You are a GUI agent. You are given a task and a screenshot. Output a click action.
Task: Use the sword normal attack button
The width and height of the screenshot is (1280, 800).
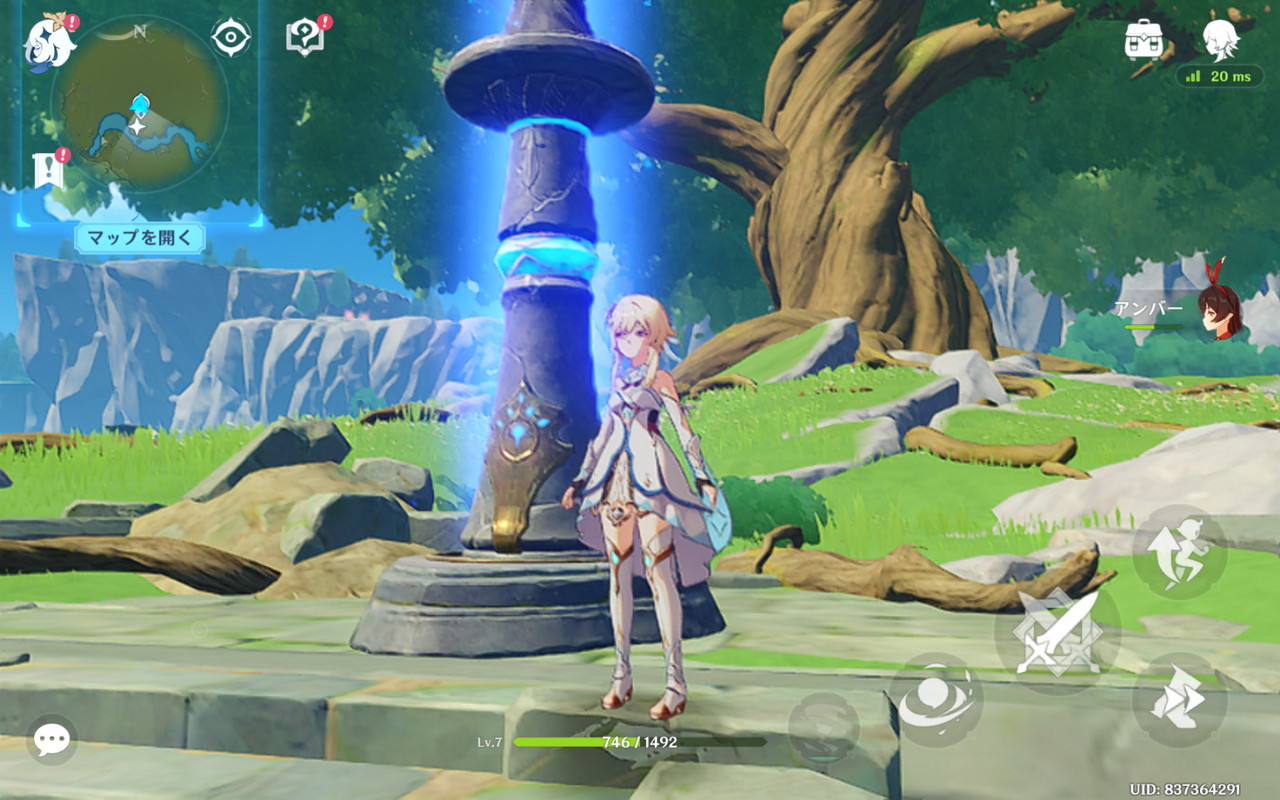click(1057, 633)
